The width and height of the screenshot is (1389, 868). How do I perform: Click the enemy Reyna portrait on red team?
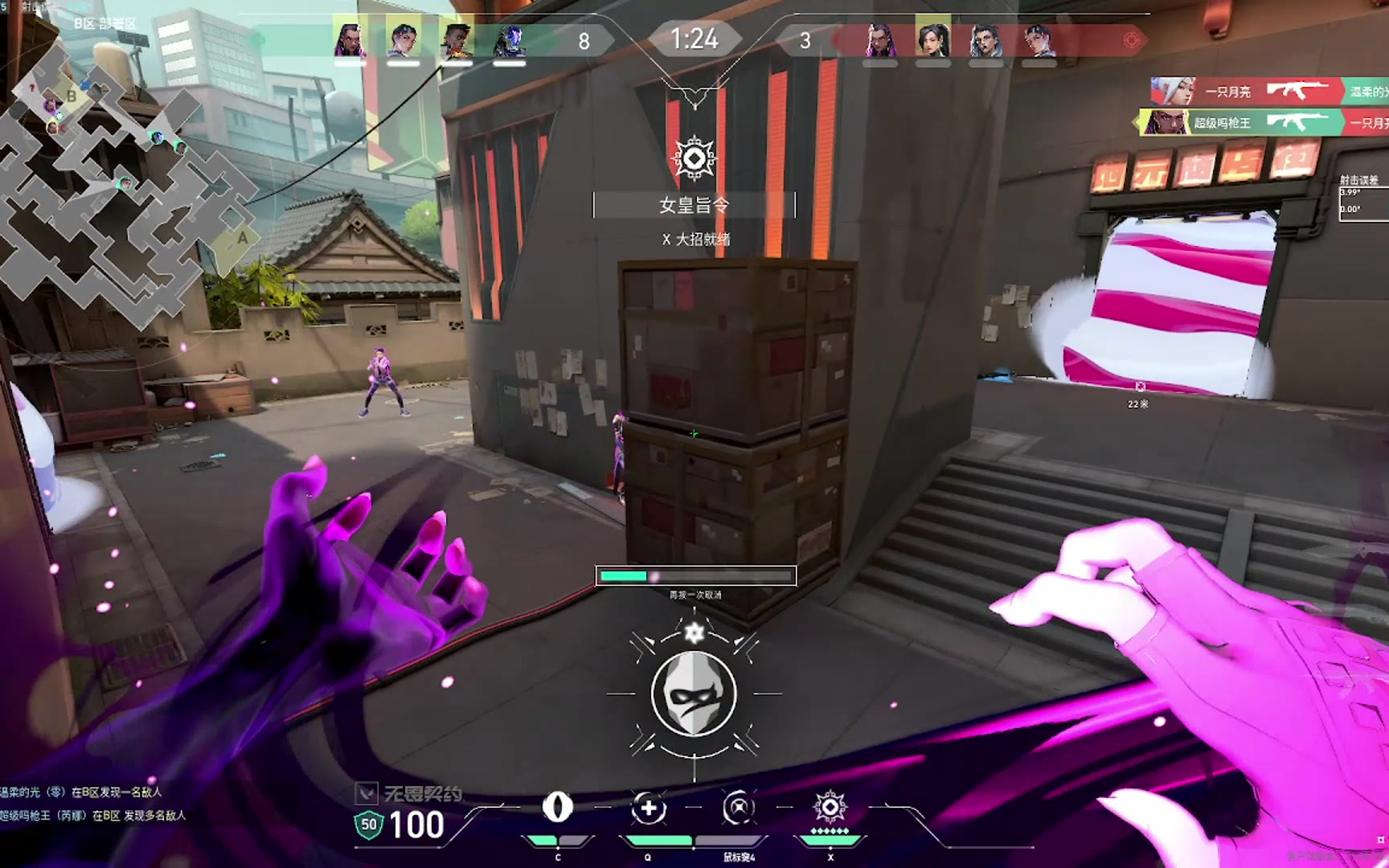pyautogui.click(x=880, y=40)
